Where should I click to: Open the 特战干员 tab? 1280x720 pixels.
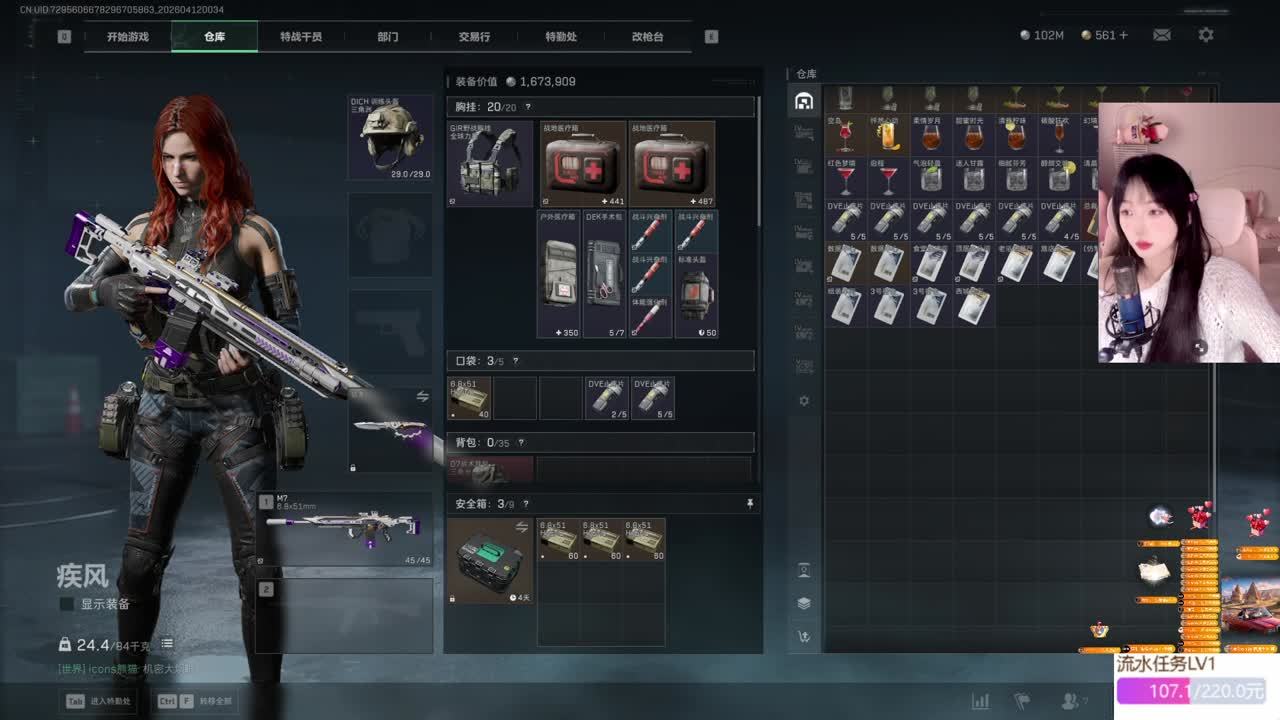301,36
